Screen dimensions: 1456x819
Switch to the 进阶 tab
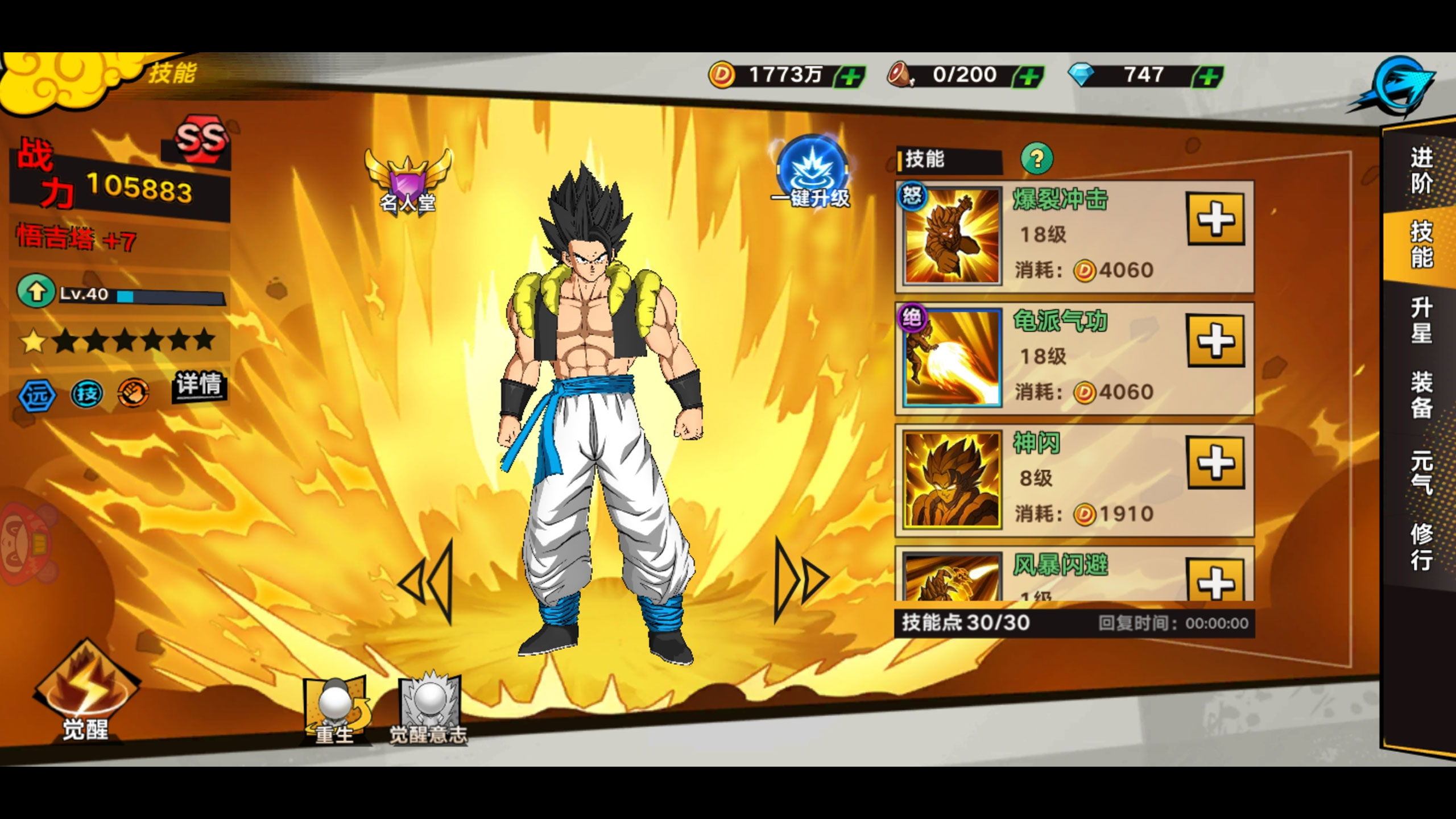(1421, 171)
